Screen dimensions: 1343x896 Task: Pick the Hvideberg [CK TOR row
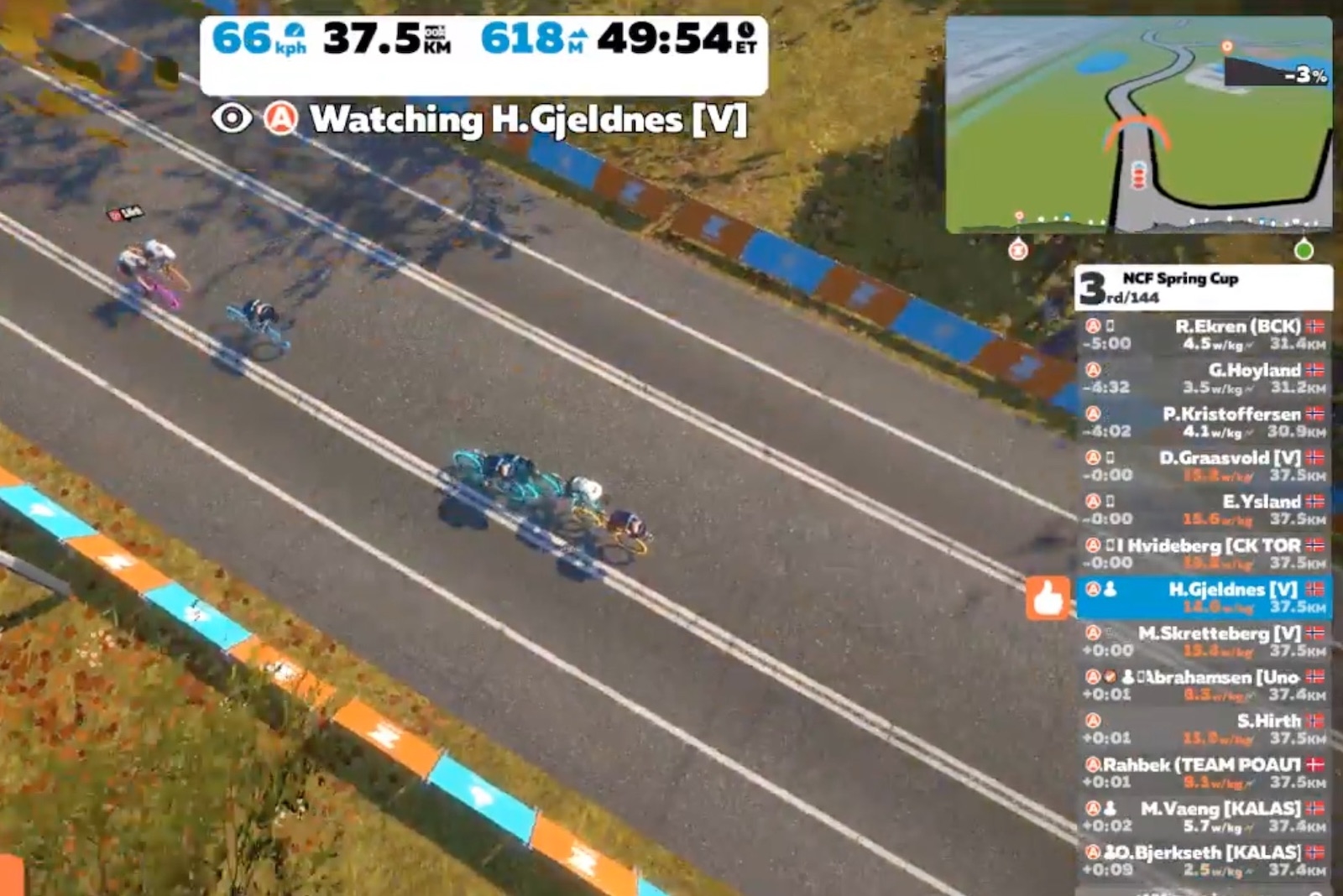(1204, 553)
